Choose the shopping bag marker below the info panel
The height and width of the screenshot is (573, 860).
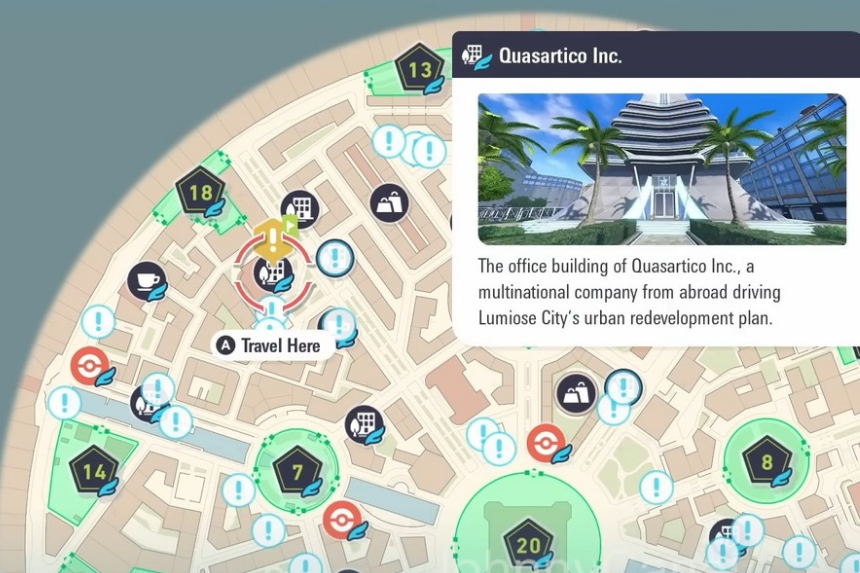tap(576, 394)
